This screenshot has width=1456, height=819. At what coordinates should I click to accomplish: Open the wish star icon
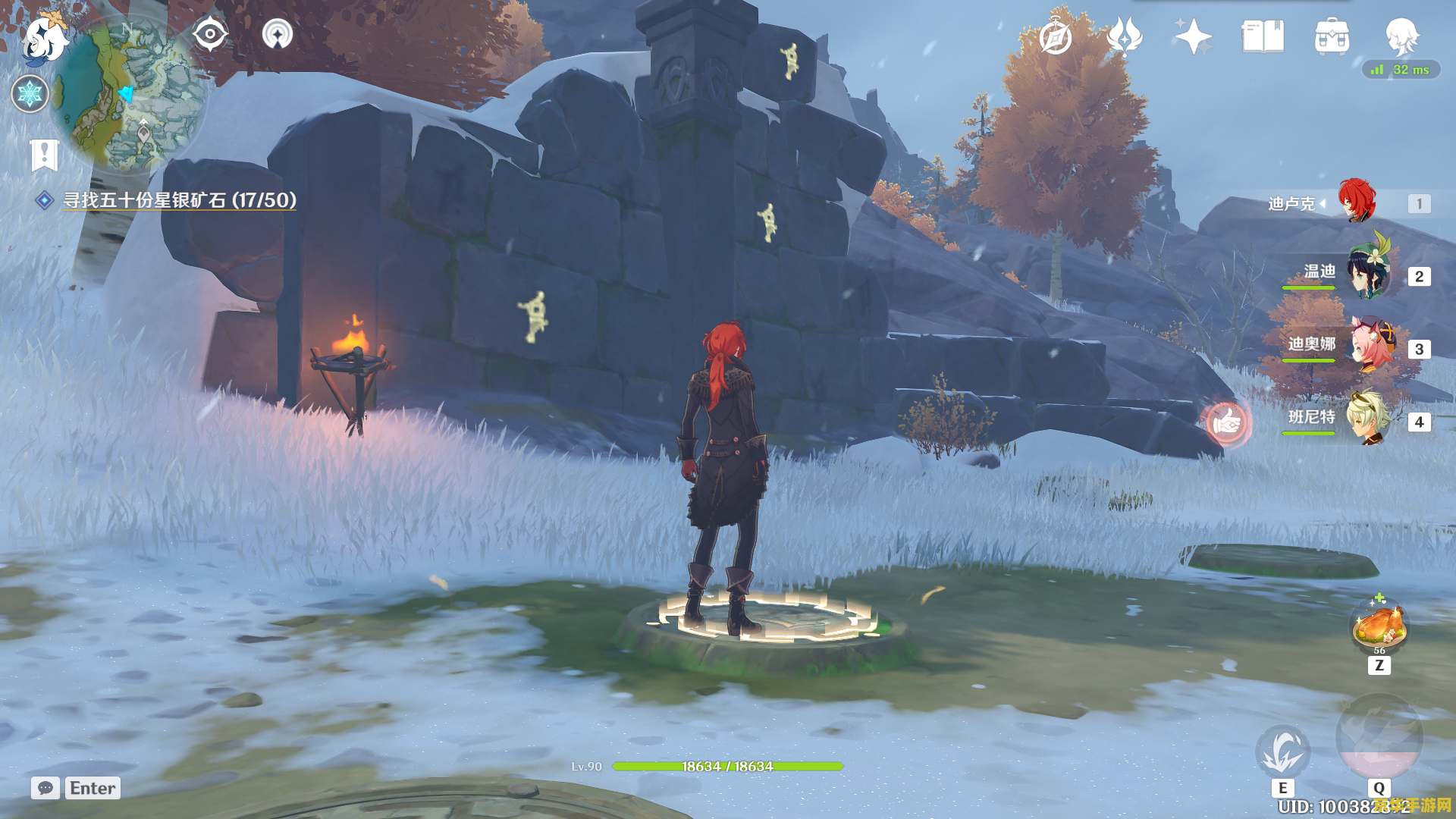[x=1192, y=36]
